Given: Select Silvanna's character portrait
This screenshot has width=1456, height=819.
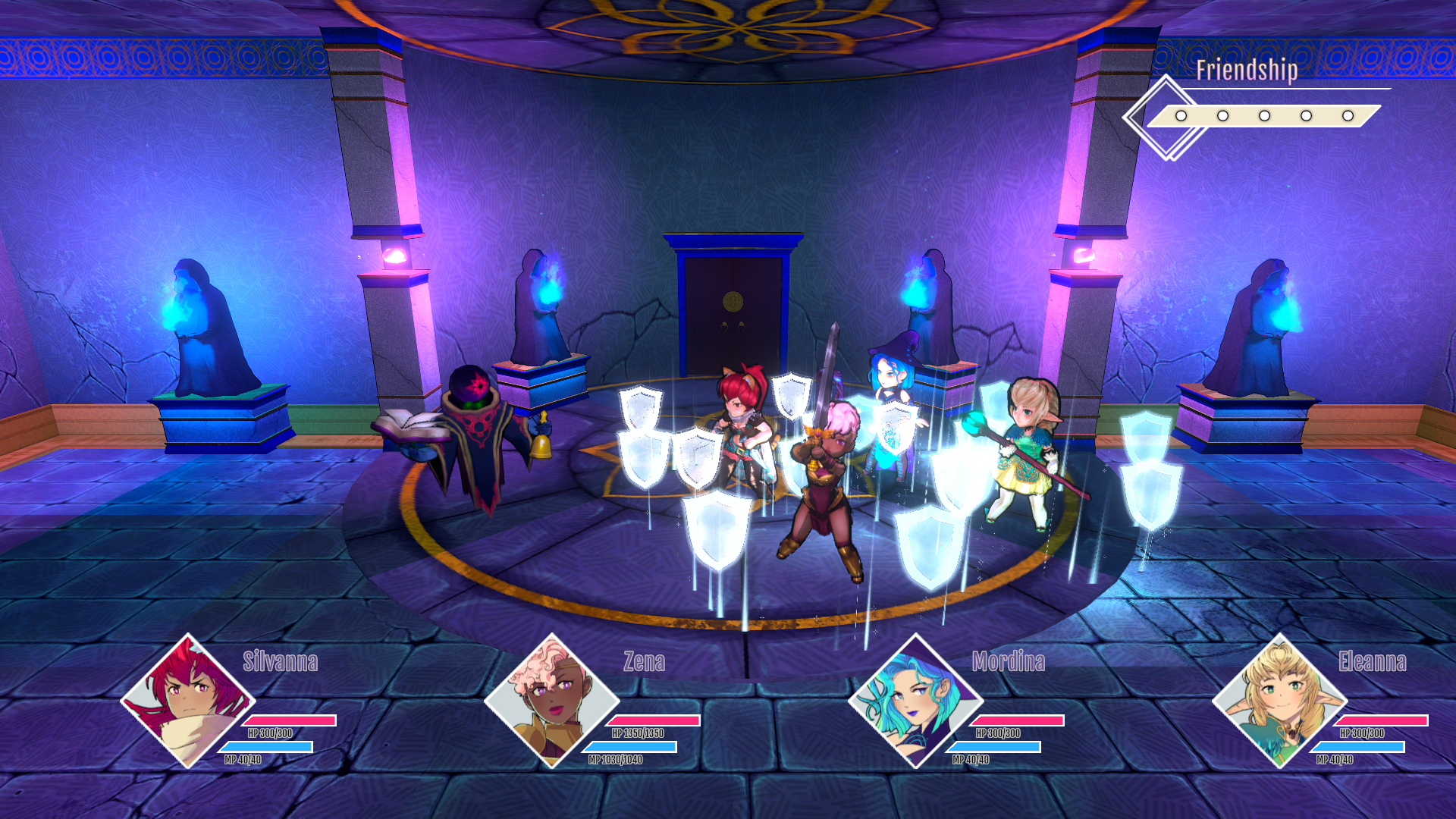Looking at the screenshot, I should click(187, 701).
